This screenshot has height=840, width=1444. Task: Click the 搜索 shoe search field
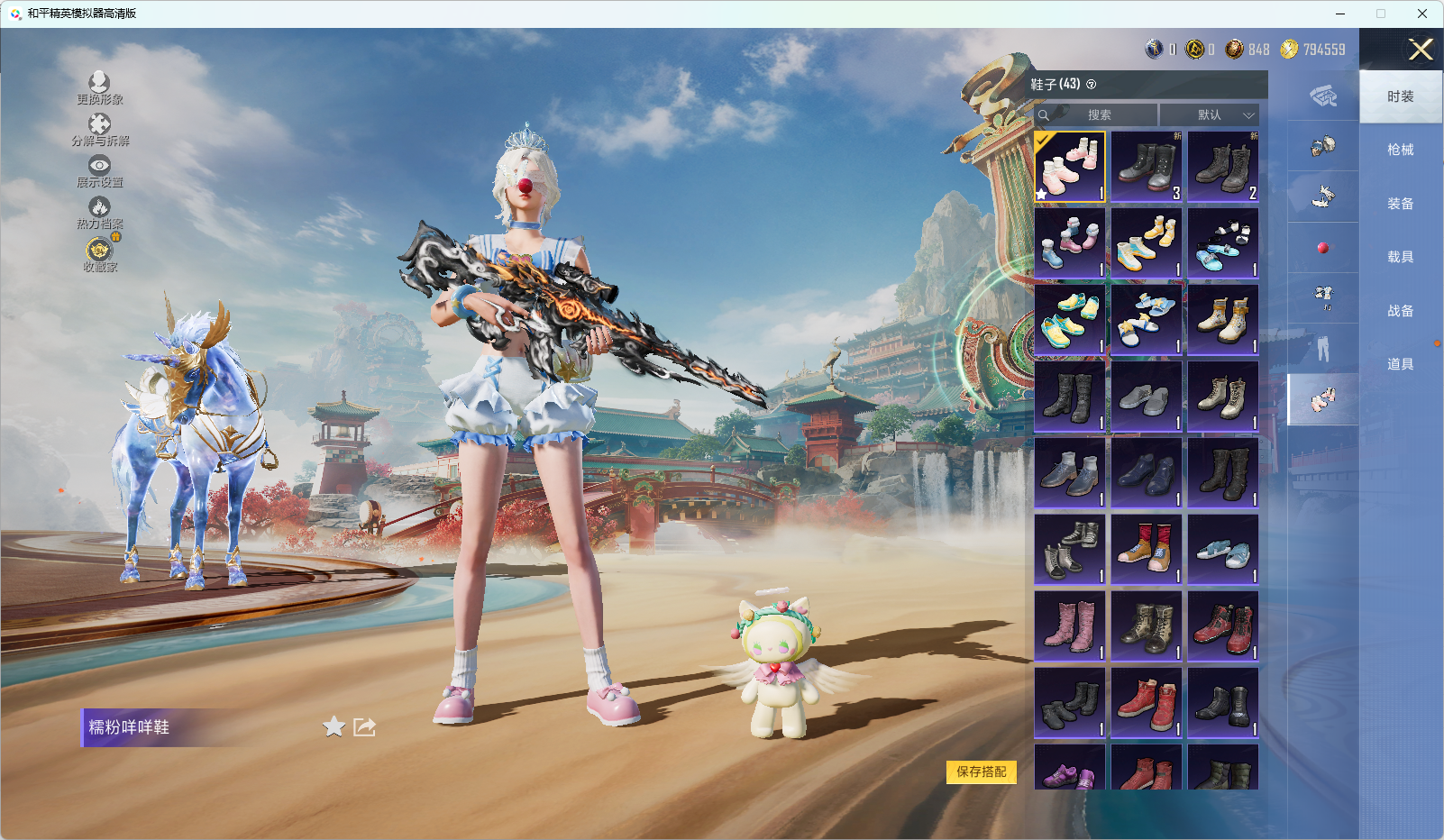(x=1098, y=115)
